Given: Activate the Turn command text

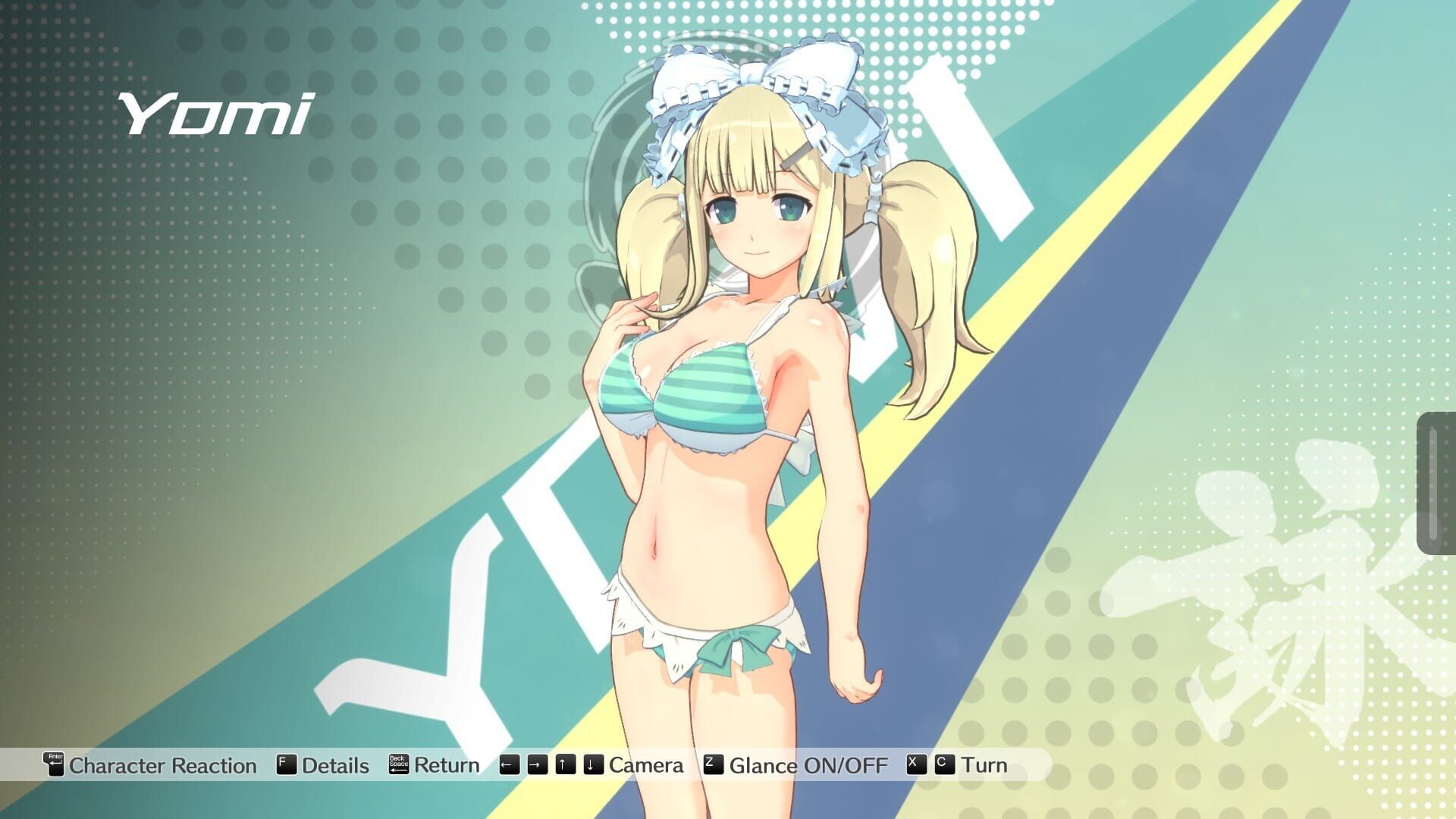Looking at the screenshot, I should tap(986, 764).
